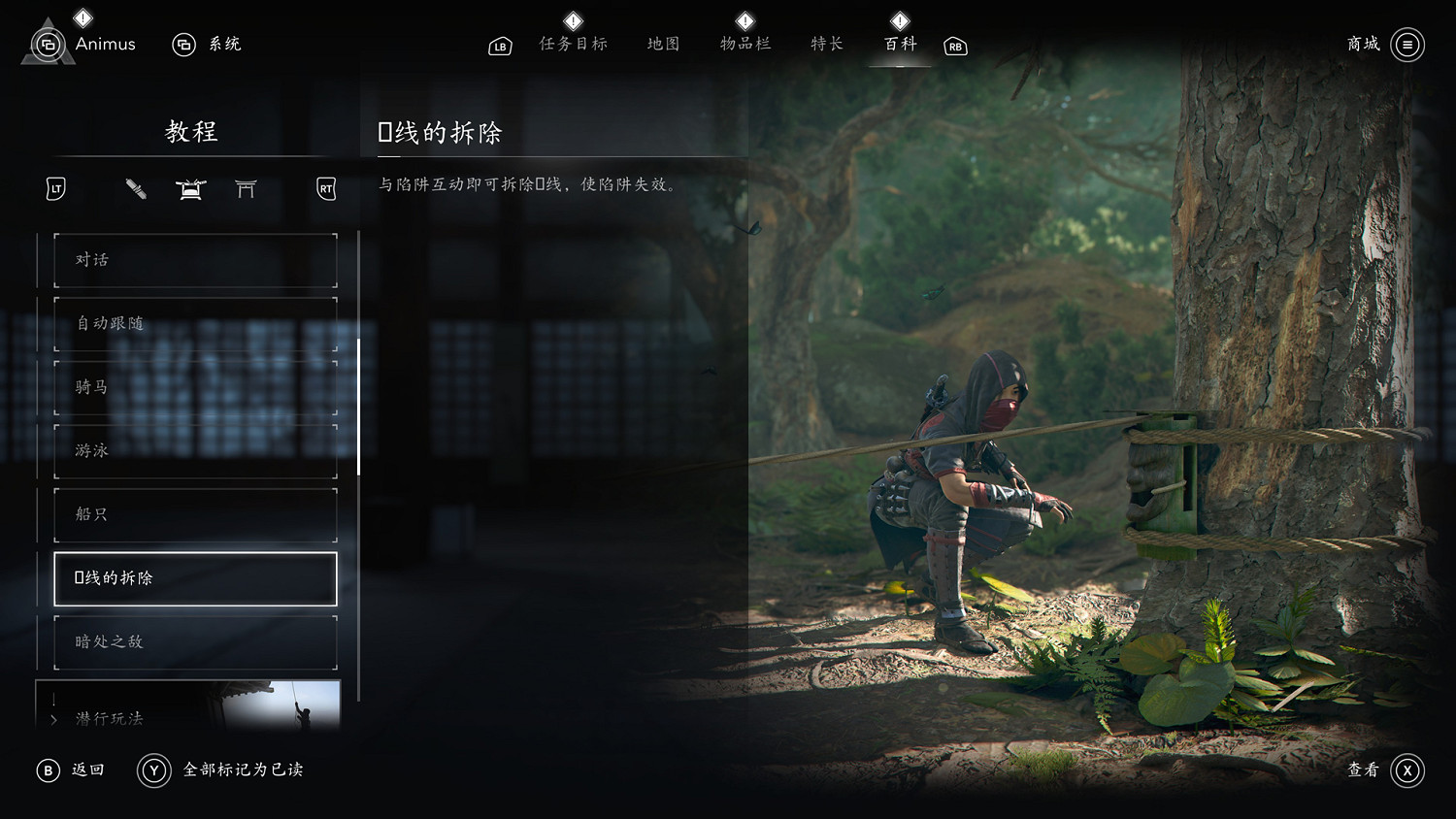The height and width of the screenshot is (819, 1456).
Task: Click the hamburger menu icon beside 商城
Action: click(1406, 45)
